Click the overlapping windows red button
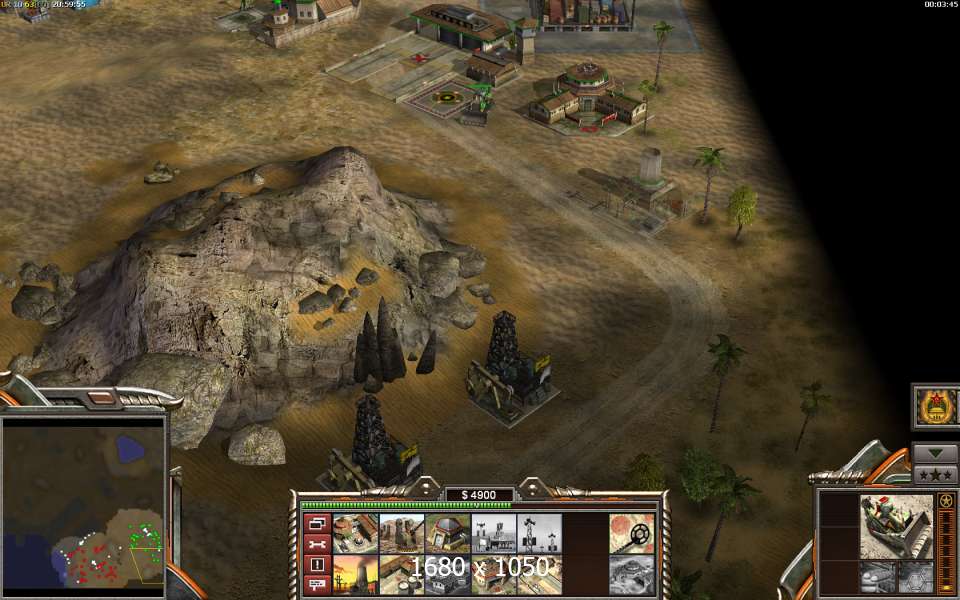Screen dimensions: 960x600 (x=318, y=523)
